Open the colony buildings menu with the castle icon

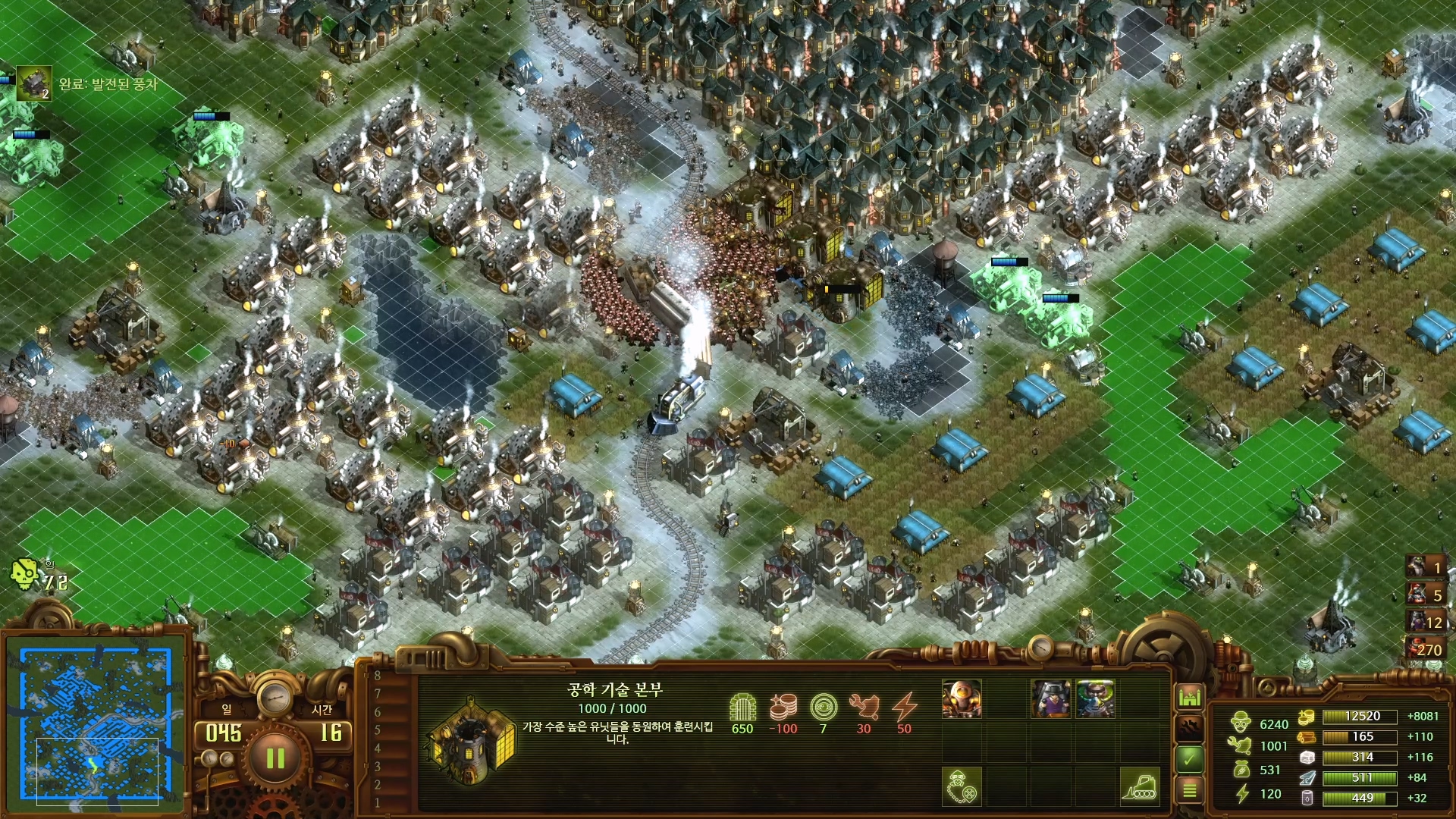pos(1189,696)
